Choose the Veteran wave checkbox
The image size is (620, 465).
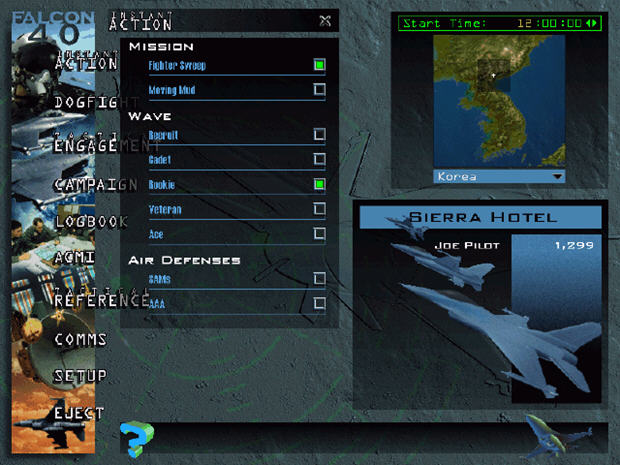[319, 209]
